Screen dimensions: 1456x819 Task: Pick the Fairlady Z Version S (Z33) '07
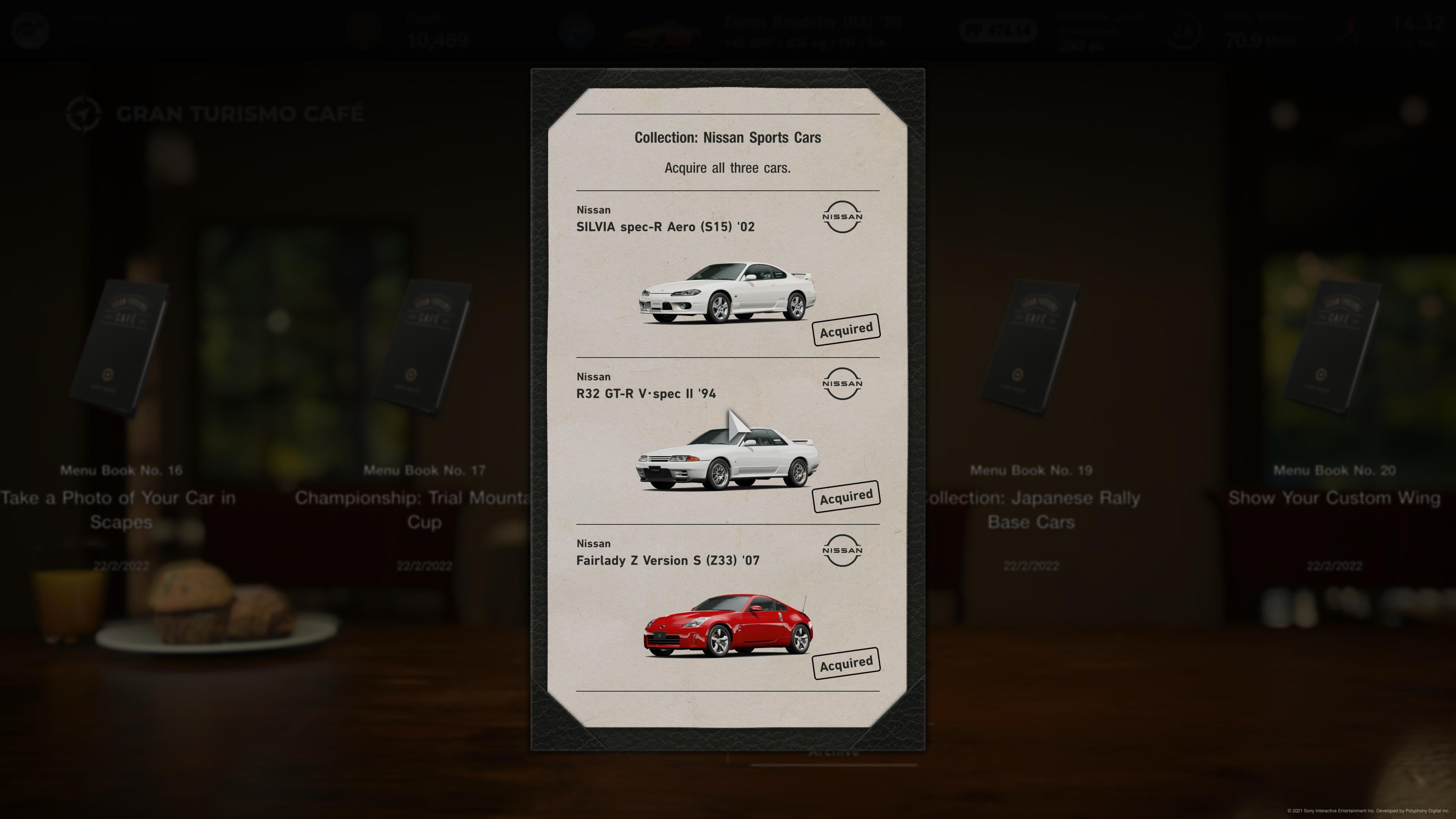coord(728,608)
